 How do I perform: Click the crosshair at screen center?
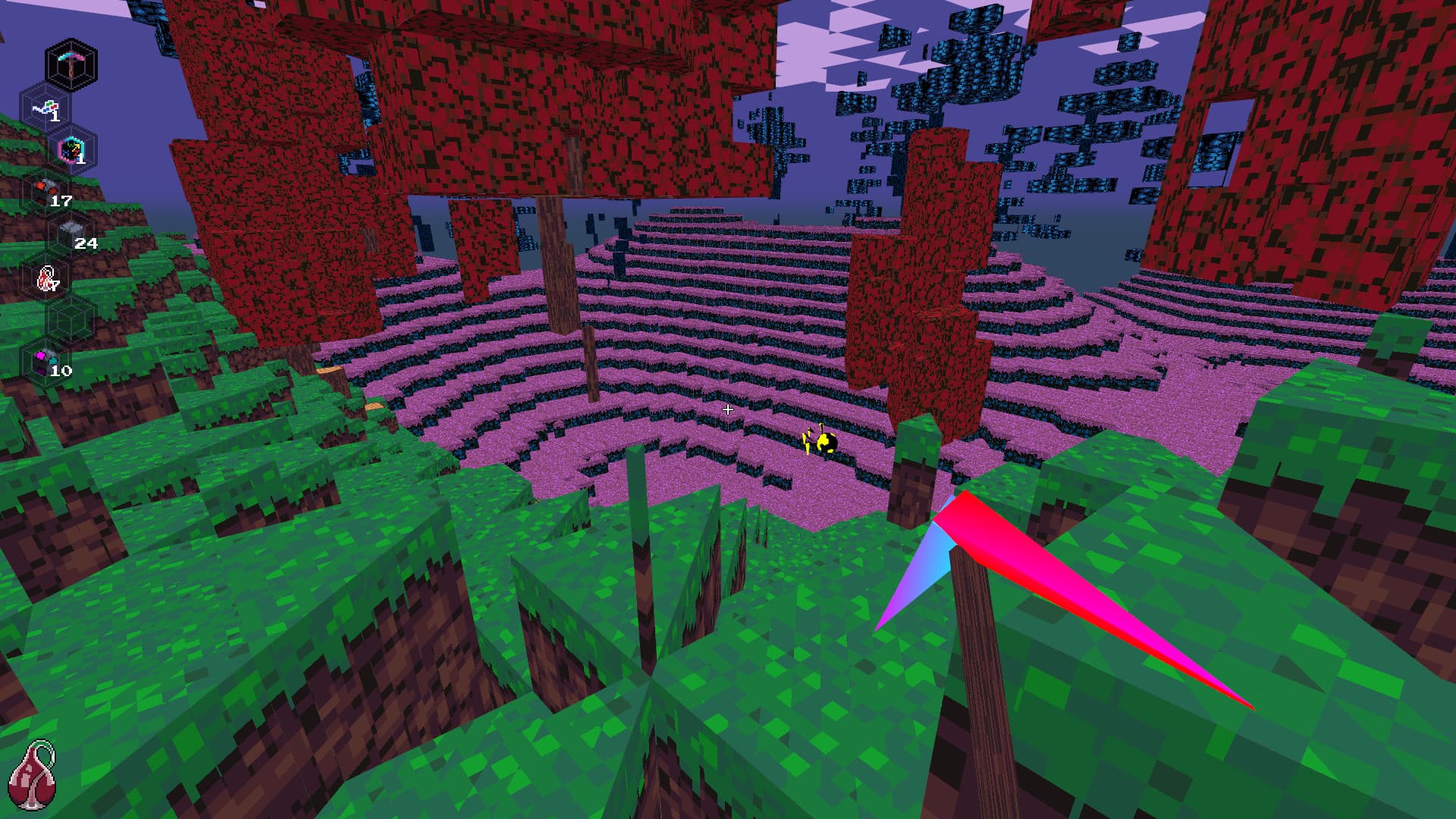click(x=728, y=409)
